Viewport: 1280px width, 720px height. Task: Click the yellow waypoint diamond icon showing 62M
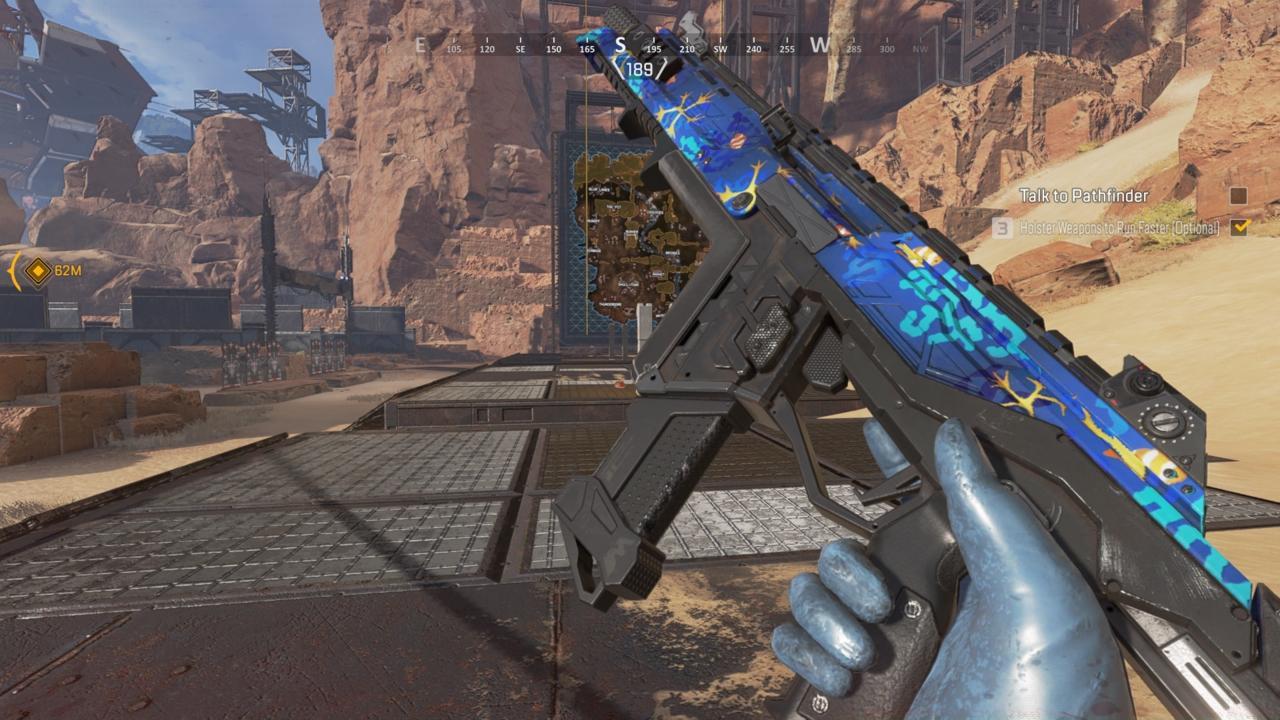pyautogui.click(x=36, y=270)
